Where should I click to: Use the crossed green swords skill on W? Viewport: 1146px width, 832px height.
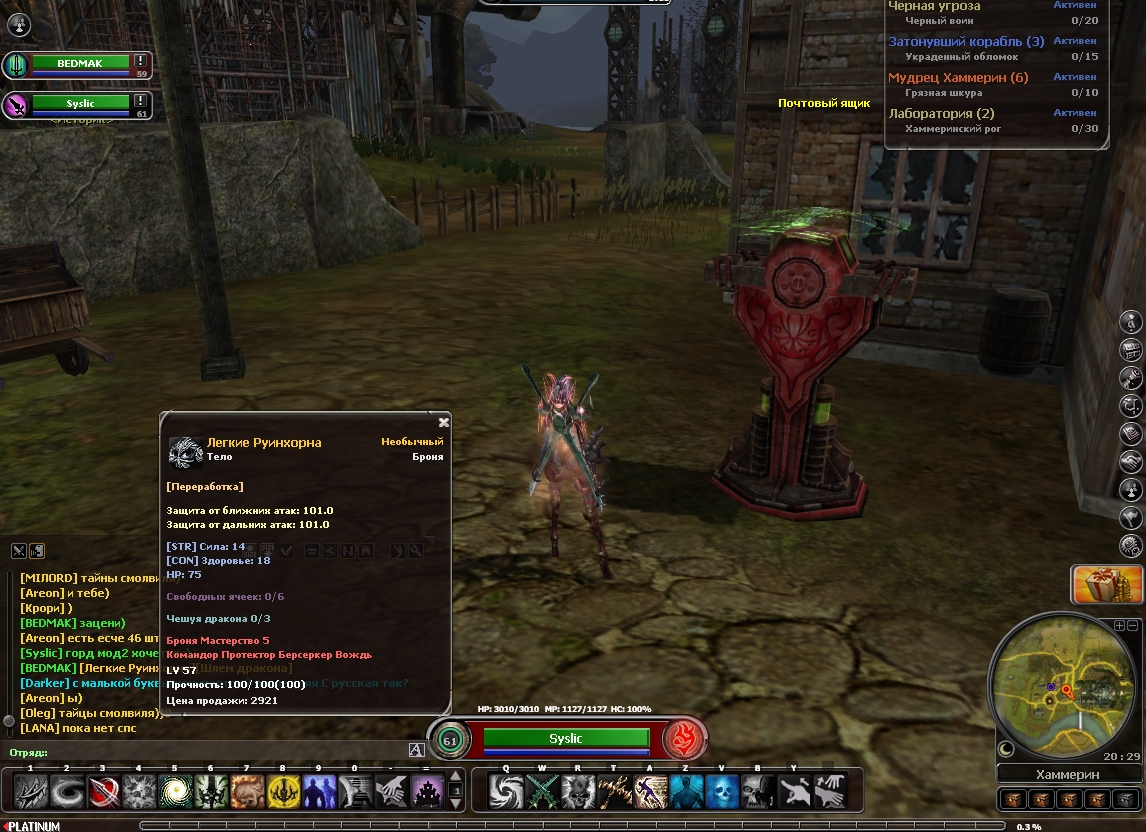[541, 792]
